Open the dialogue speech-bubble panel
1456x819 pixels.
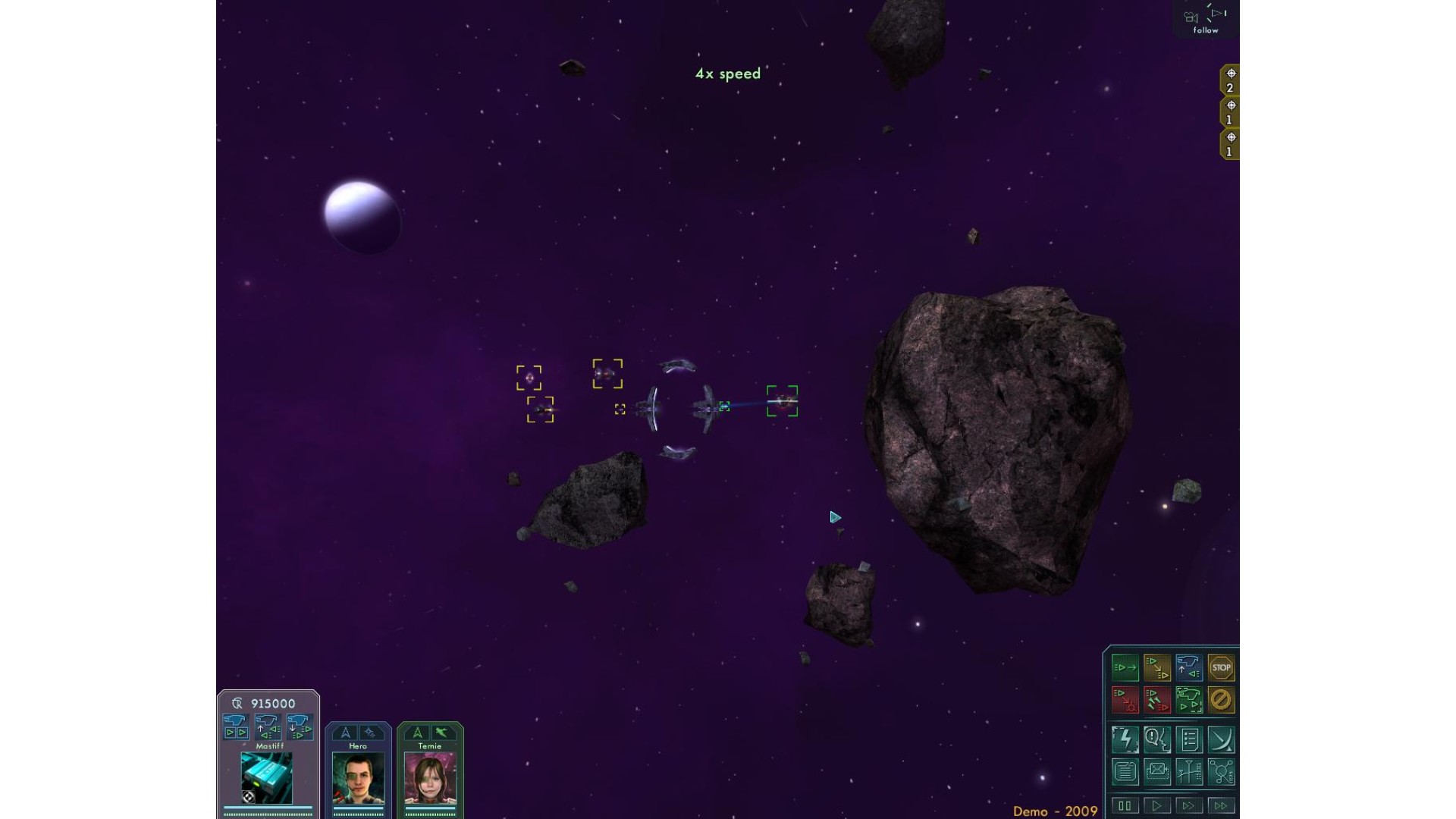point(1157,739)
